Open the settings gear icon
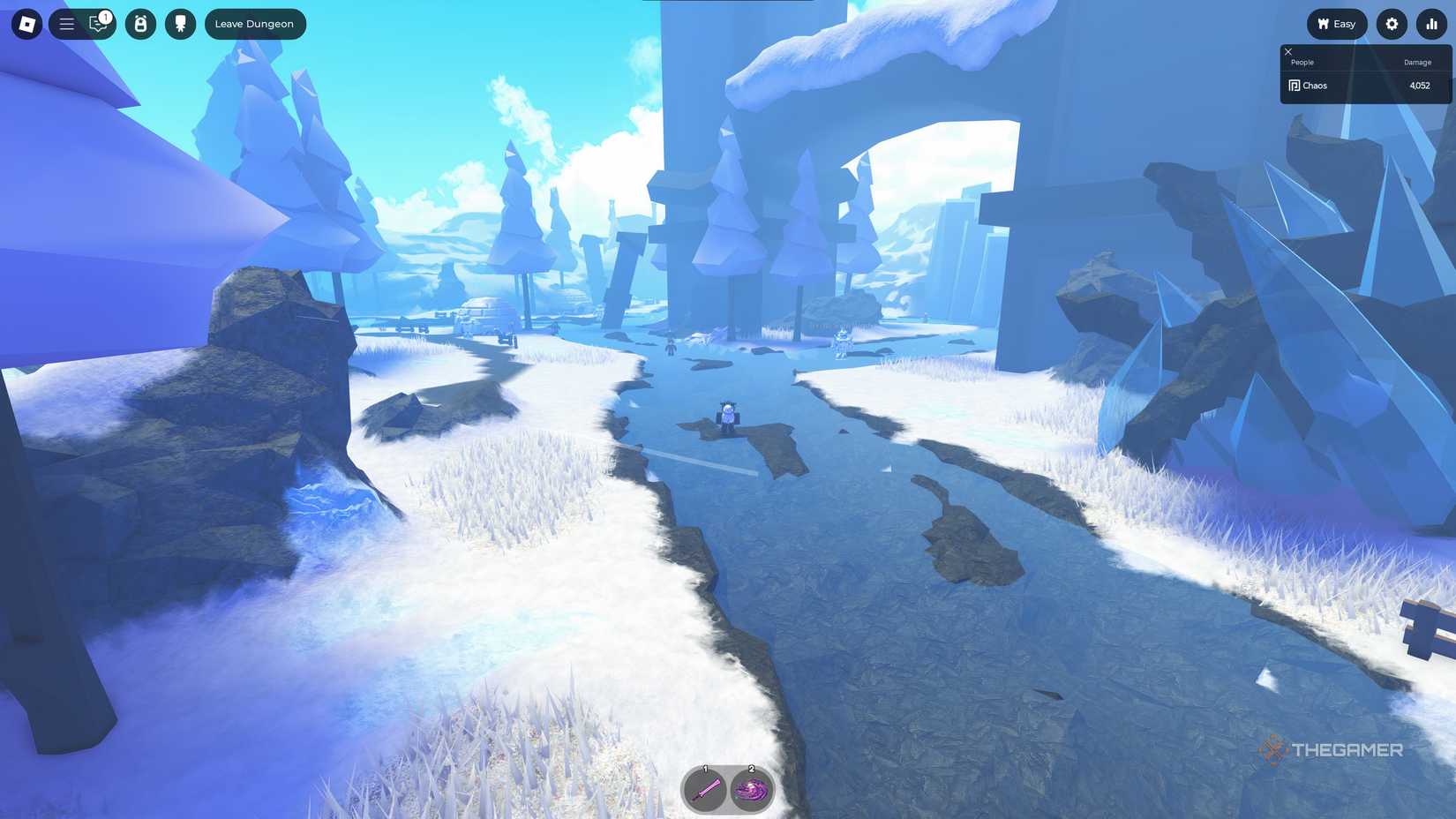The image size is (1456, 819). [x=1391, y=24]
